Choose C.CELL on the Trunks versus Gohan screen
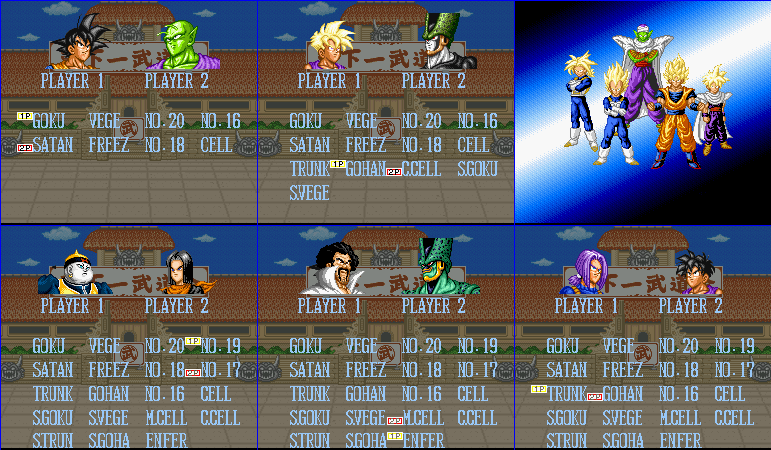 (734, 417)
